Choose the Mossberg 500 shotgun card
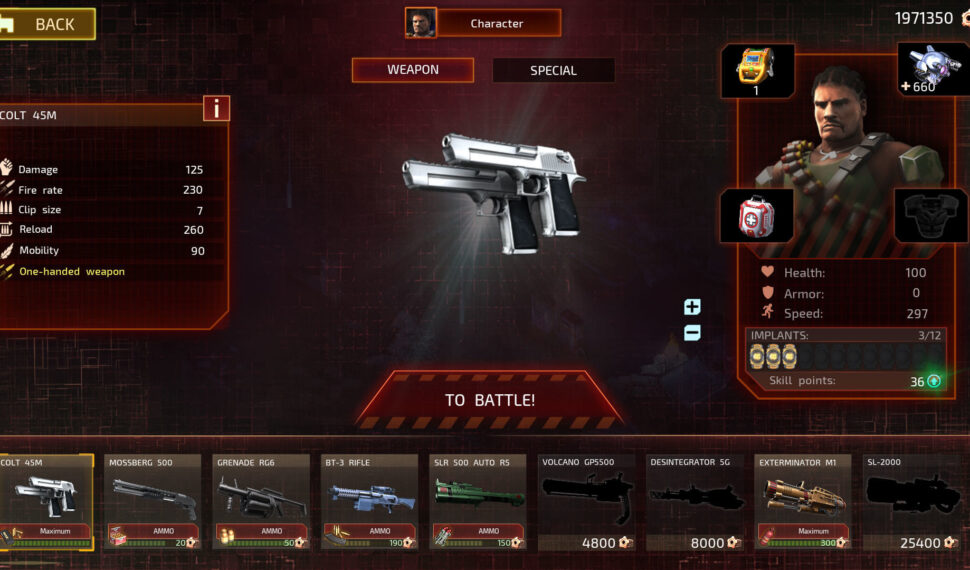This screenshot has height=570, width=970. [154, 502]
